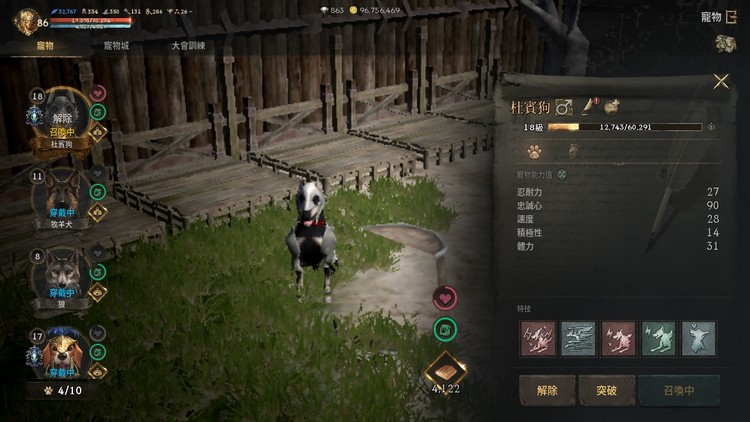The height and width of the screenshot is (422, 750).
Task: Click the 解除 button
Action: (x=547, y=390)
